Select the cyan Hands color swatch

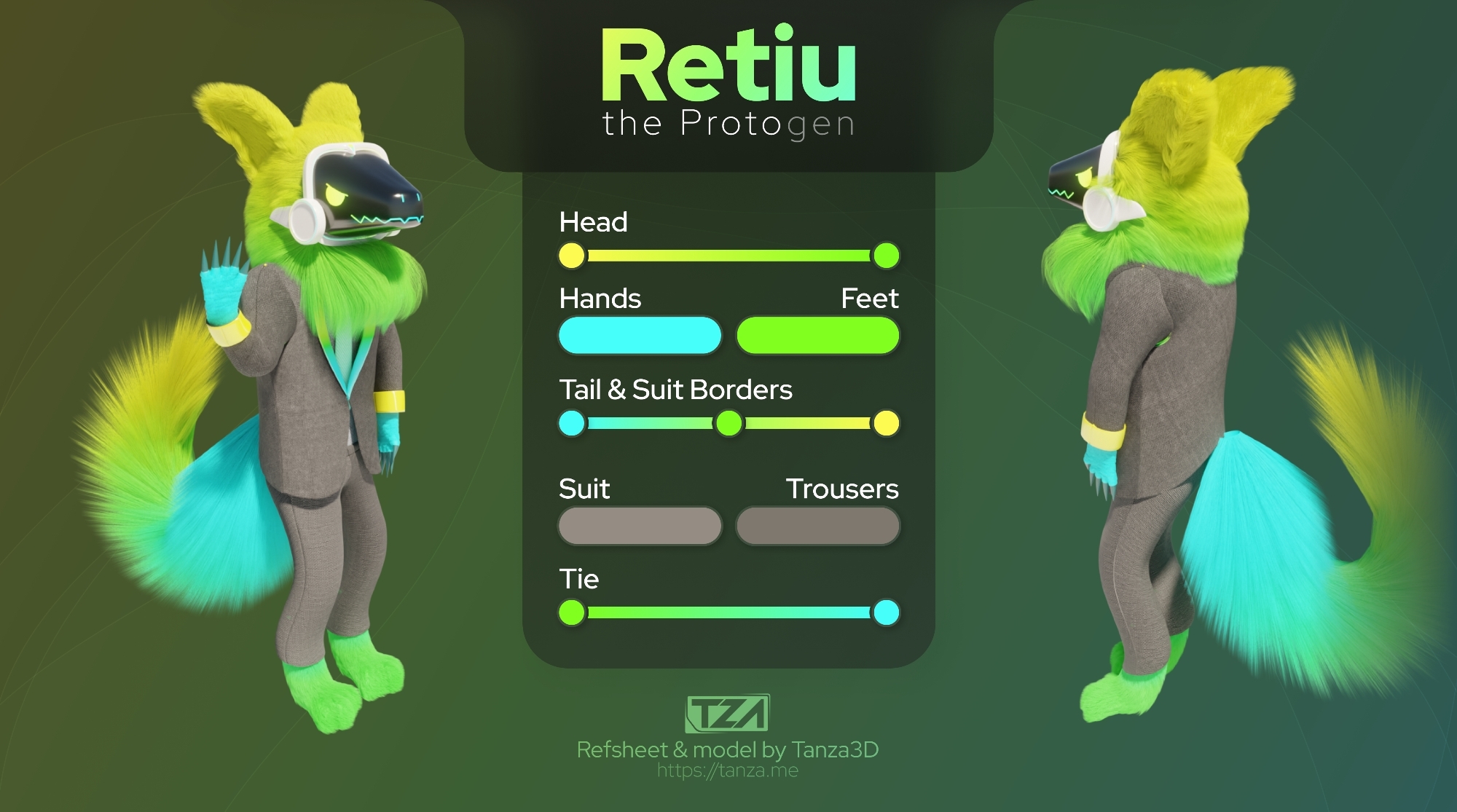[640, 336]
